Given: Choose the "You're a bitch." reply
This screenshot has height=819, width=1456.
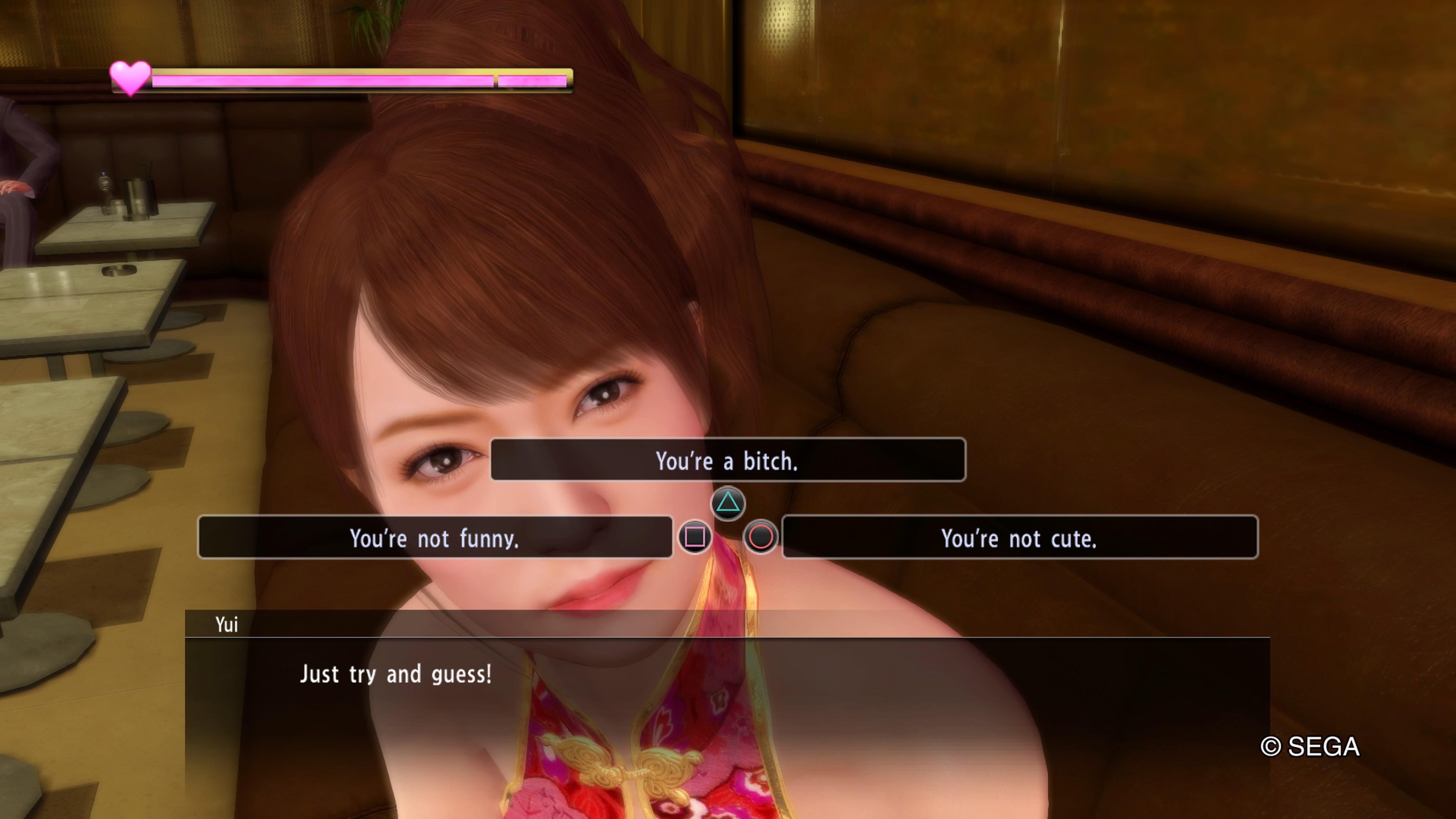Looking at the screenshot, I should pyautogui.click(x=728, y=460).
